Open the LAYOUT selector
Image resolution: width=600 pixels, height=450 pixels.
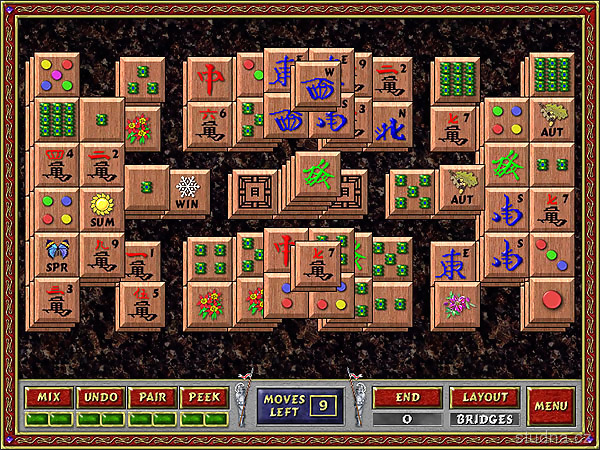pos(484,397)
